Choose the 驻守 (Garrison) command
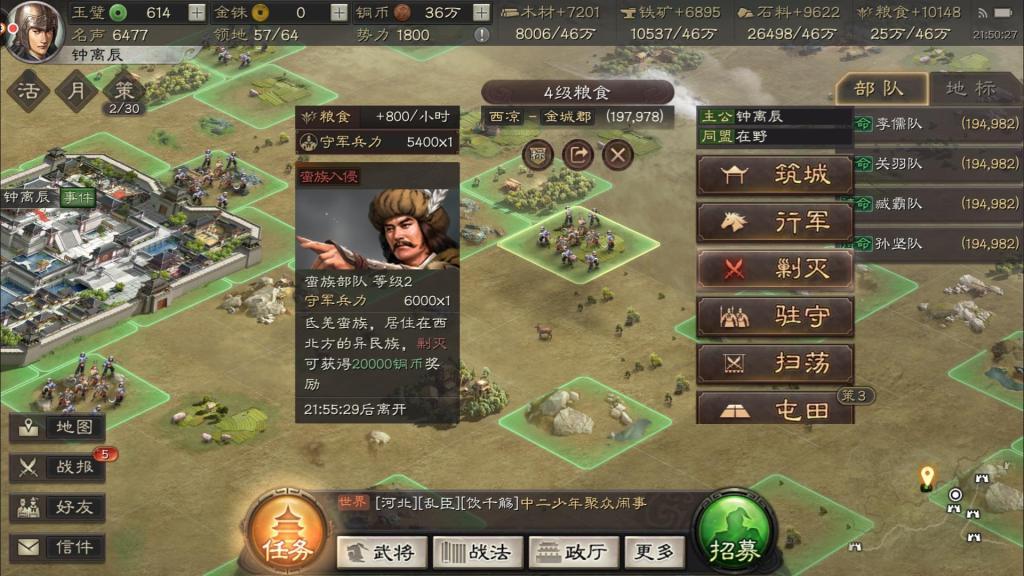This screenshot has width=1024, height=576. pos(775,317)
